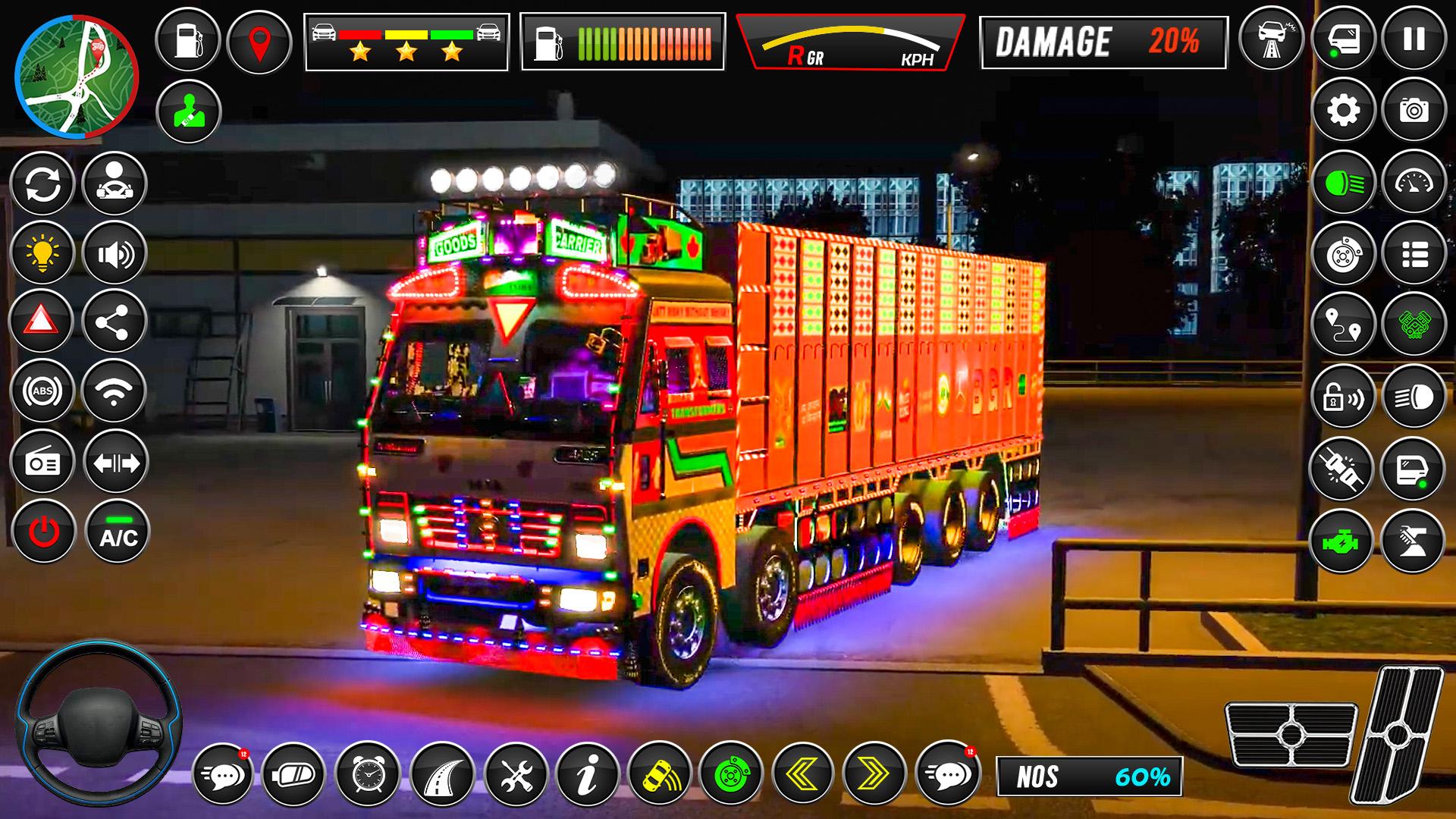Select the red location pin icon

coord(259,40)
